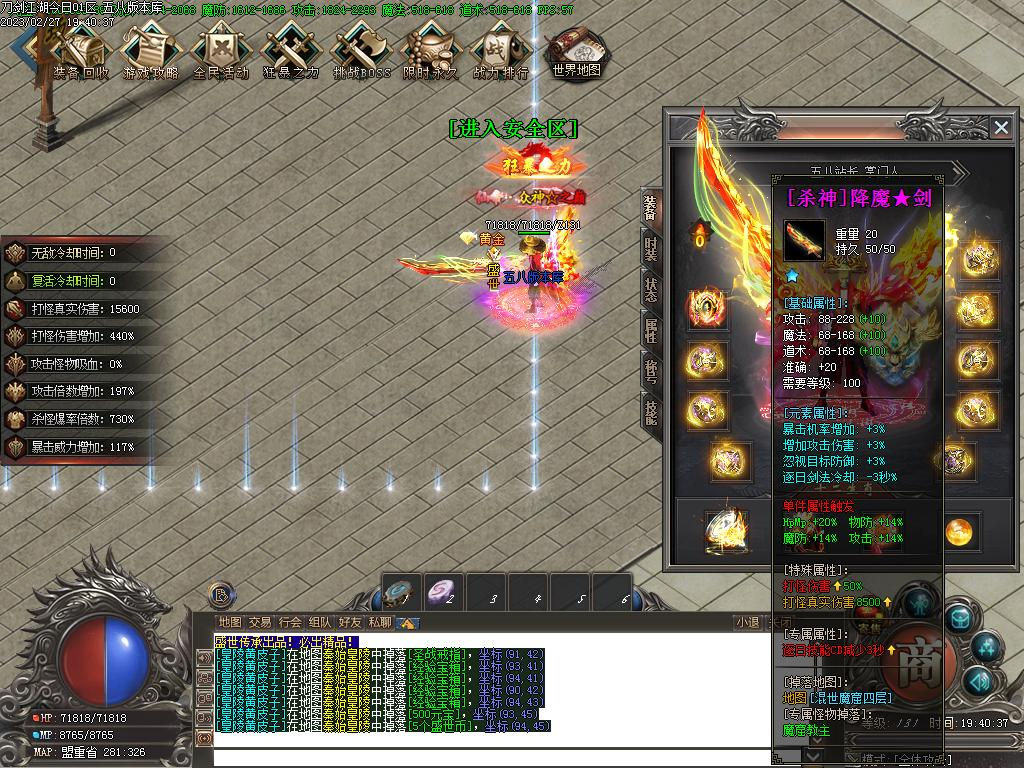Switch to the 技能 skills tab
Screen dimensions: 1024x768
651,410
